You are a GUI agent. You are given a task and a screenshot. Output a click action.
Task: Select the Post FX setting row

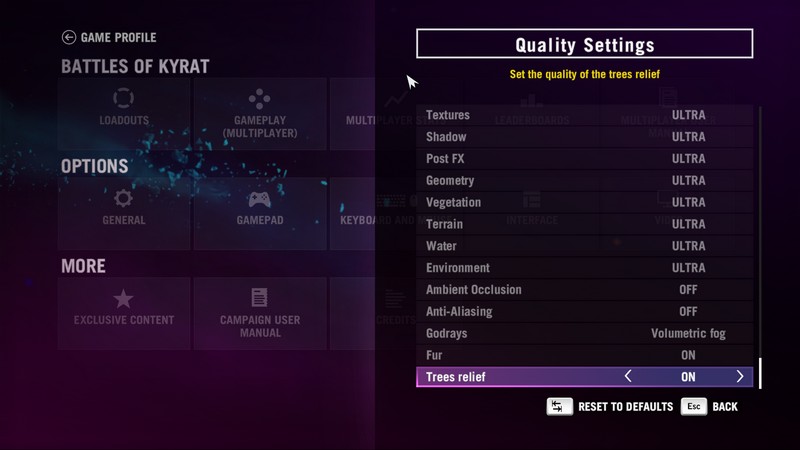click(584, 159)
